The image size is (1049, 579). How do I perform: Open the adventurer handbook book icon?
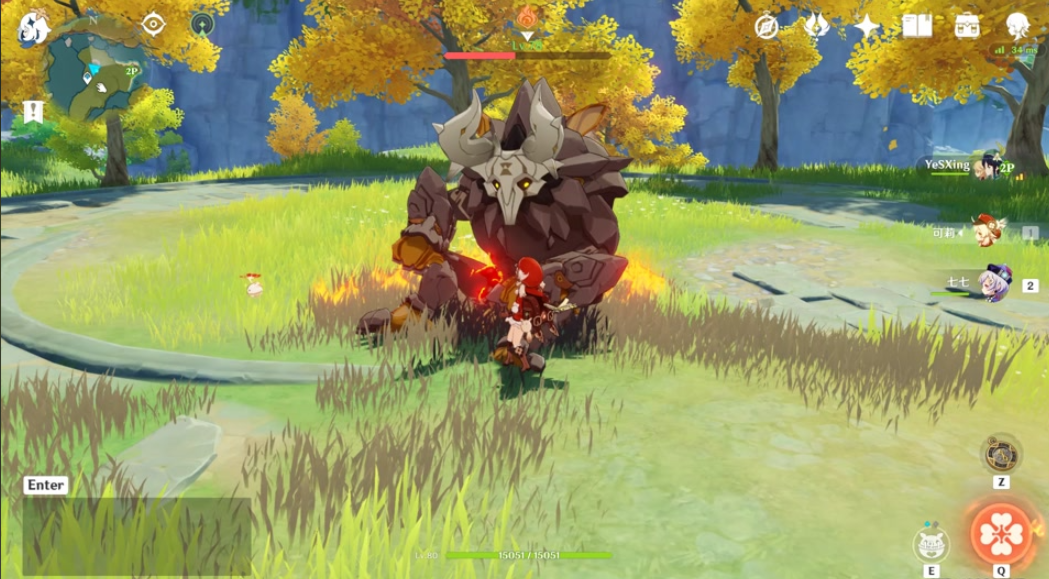[917, 26]
